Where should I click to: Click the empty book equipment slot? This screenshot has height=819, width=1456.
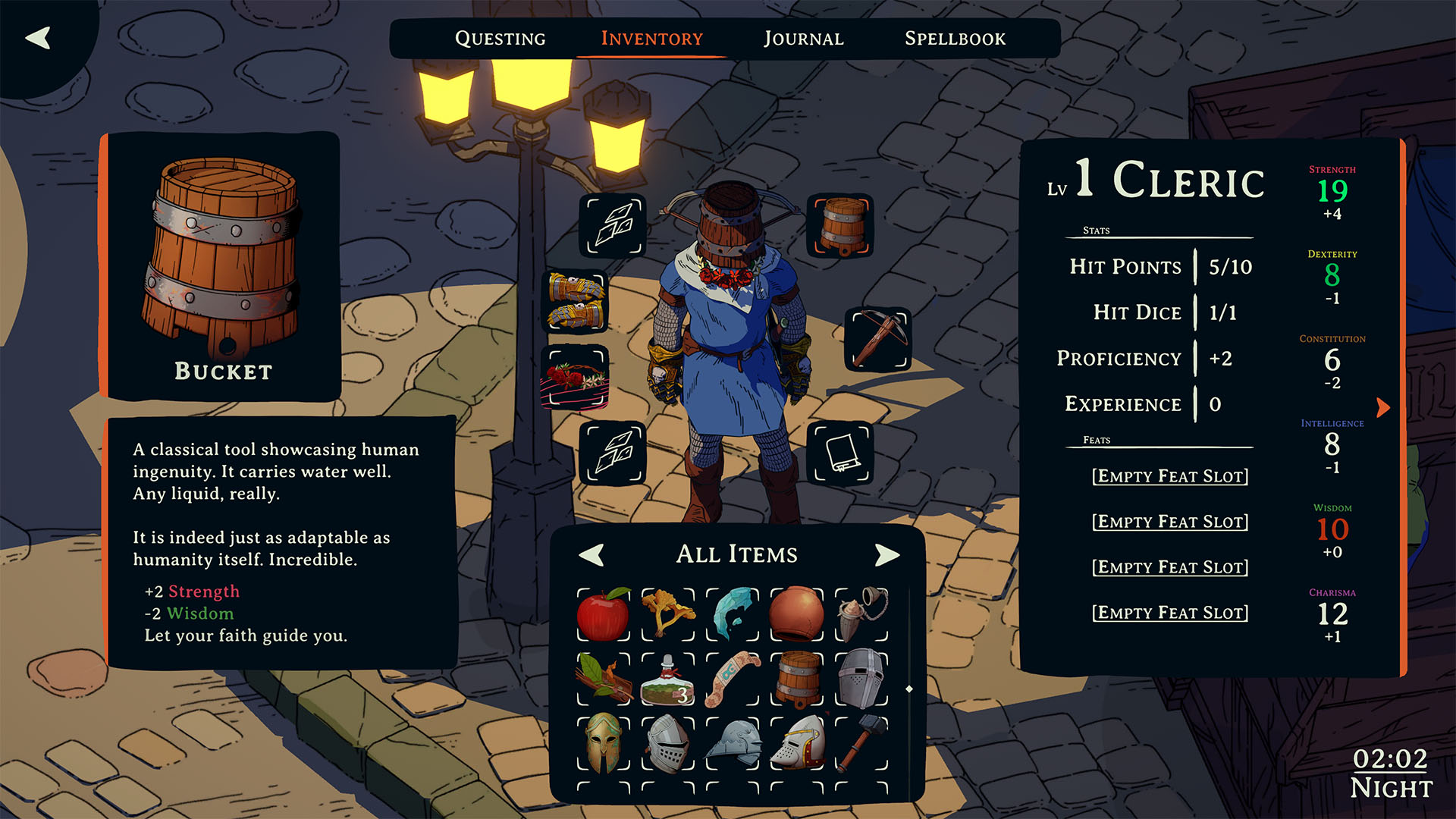[840, 453]
